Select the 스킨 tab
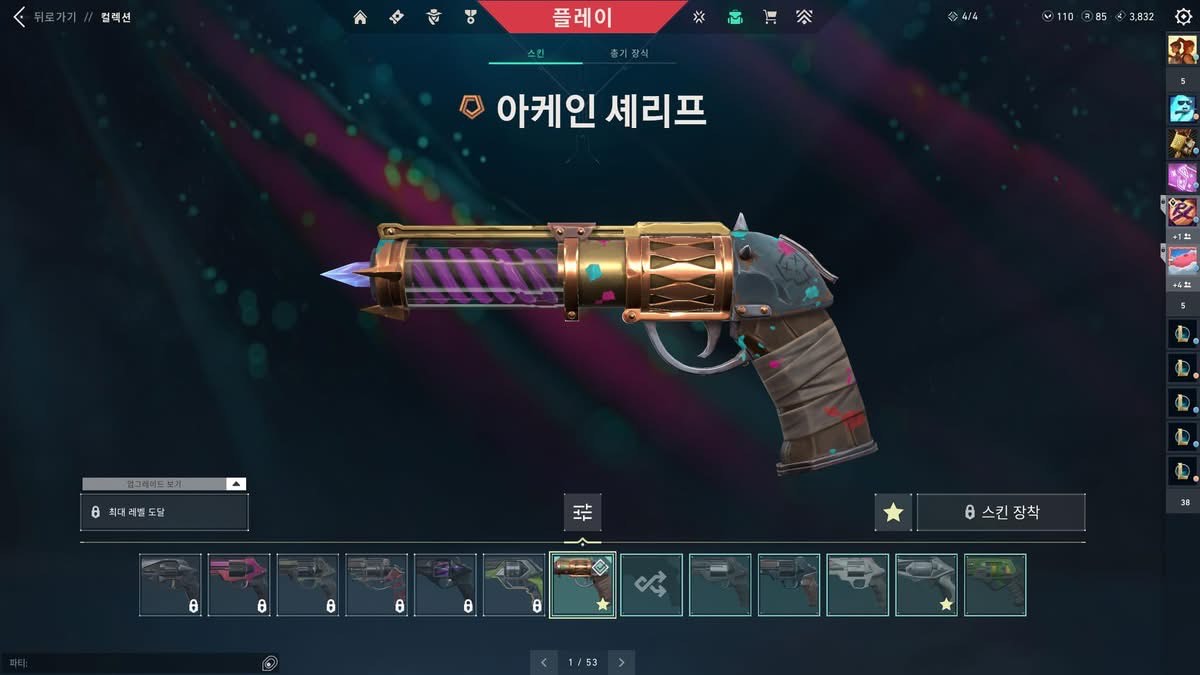 (535, 53)
